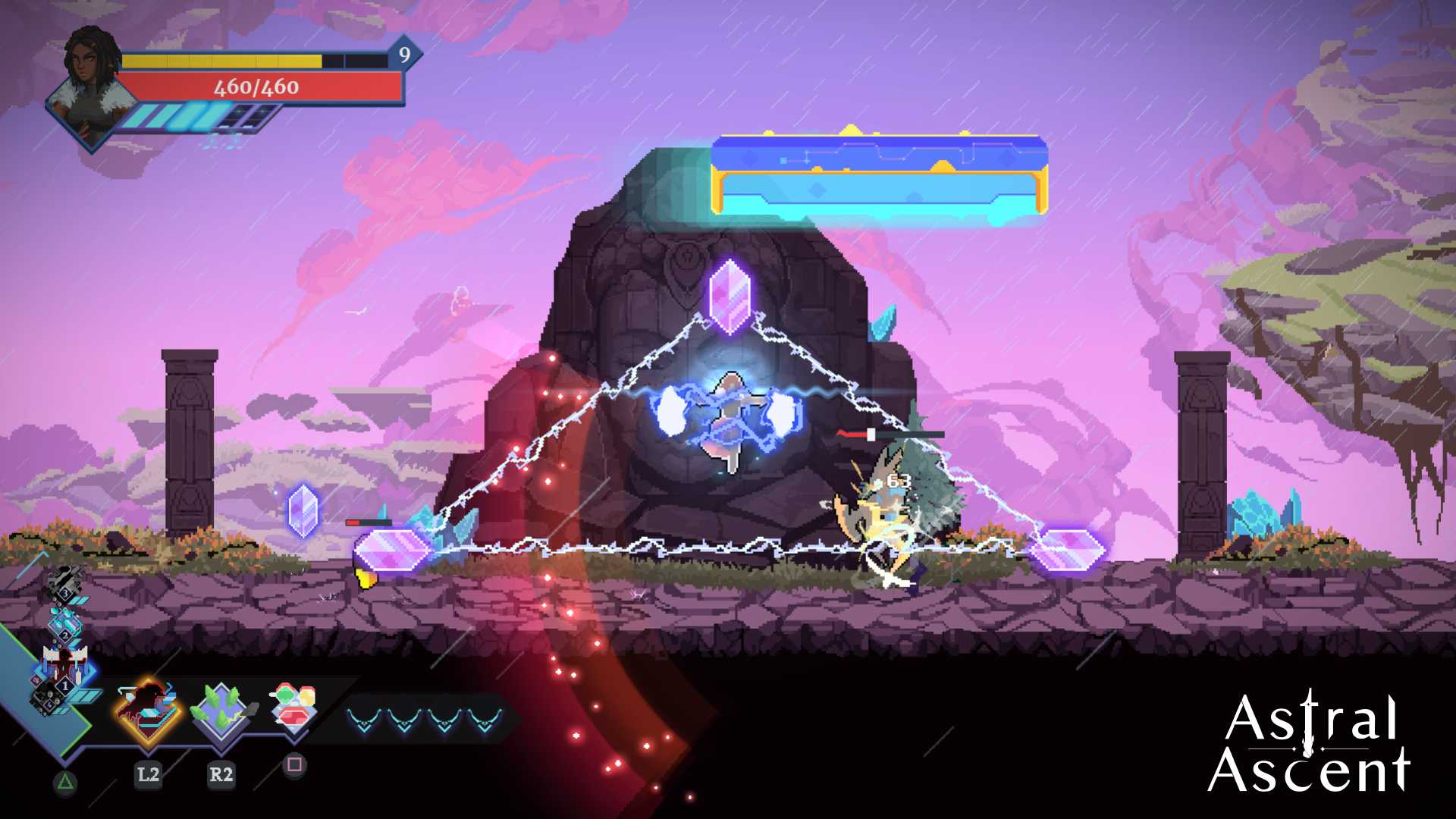Select the greyed-out spell slot numbered 3
The width and height of the screenshot is (1456, 819).
click(x=64, y=584)
